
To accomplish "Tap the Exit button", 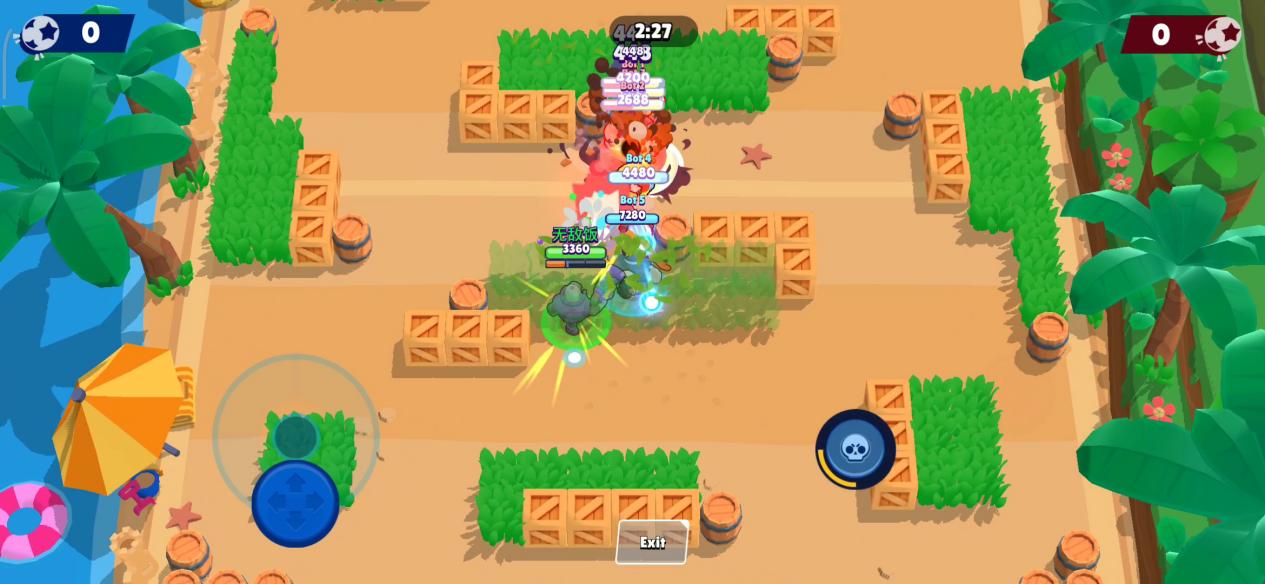I will click(652, 542).
